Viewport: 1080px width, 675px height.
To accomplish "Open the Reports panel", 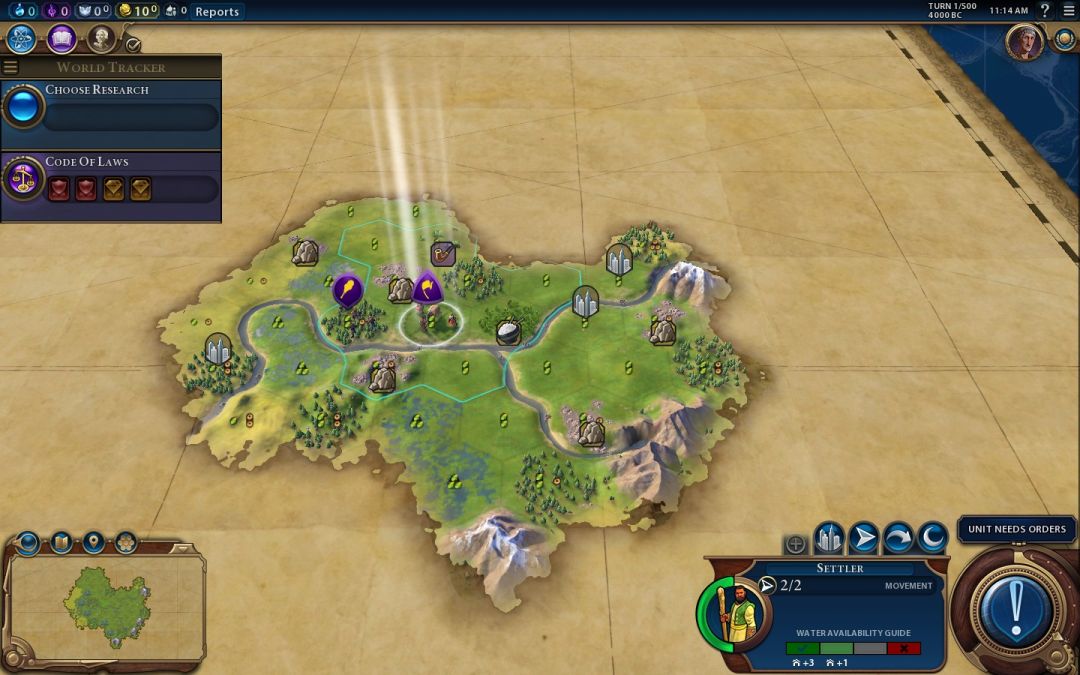I will tap(217, 11).
